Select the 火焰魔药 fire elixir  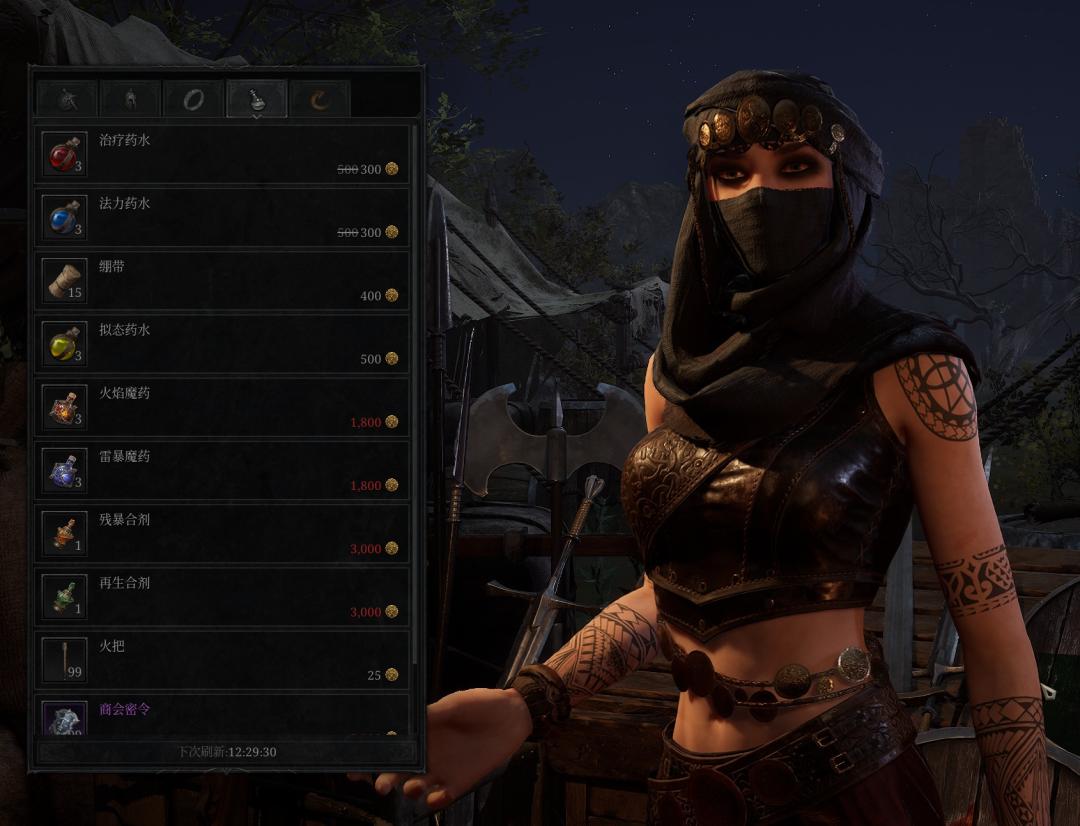pos(222,407)
